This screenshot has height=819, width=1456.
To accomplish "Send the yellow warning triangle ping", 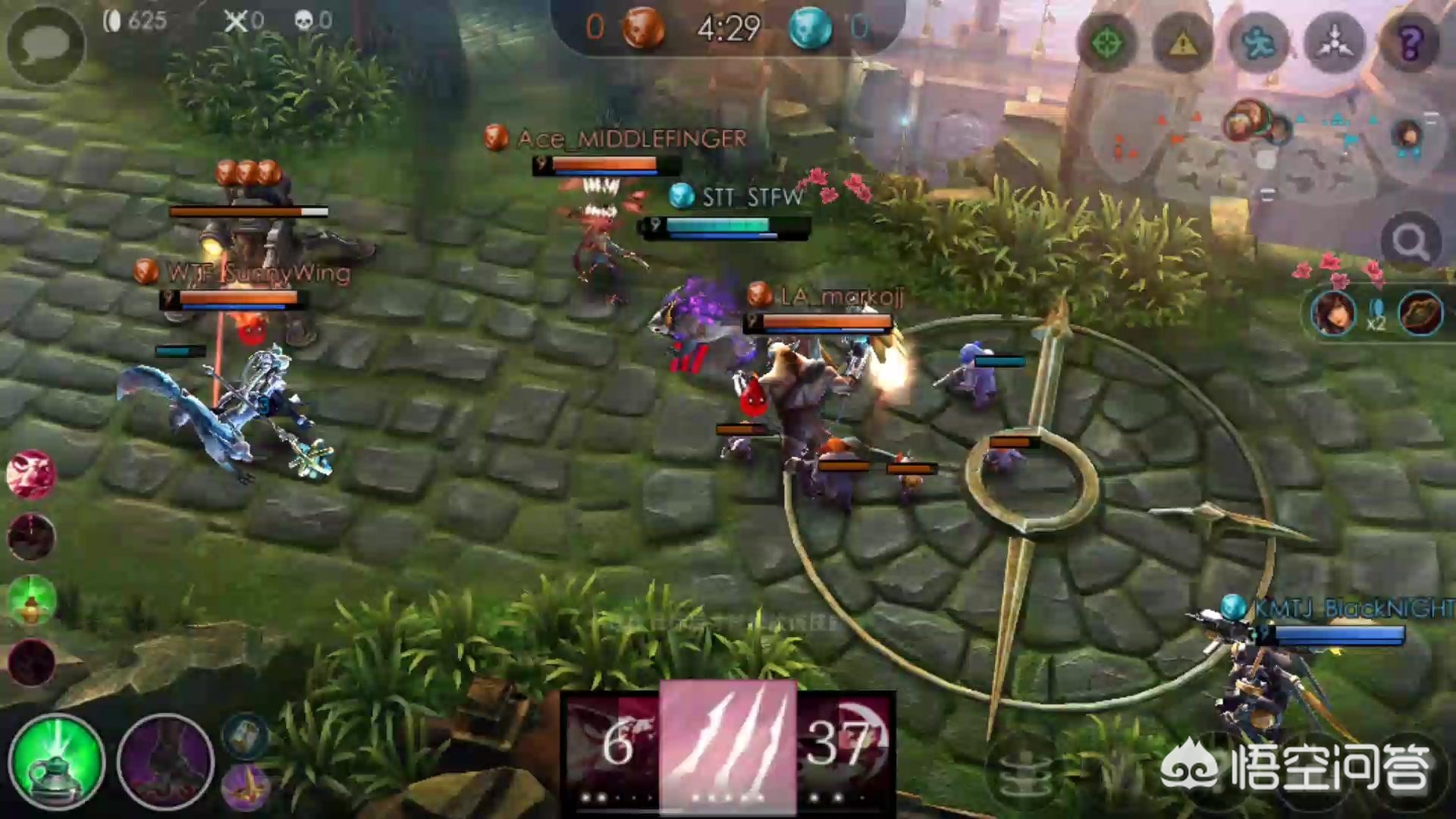I will click(1181, 43).
